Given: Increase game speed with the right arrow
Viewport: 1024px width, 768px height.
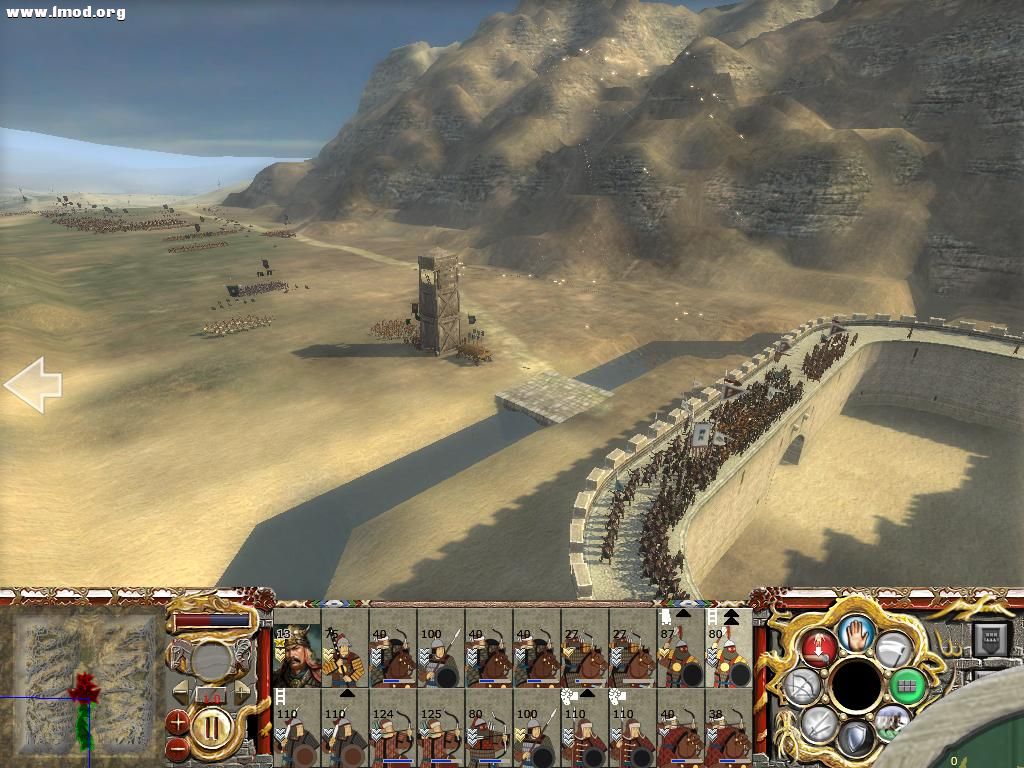Looking at the screenshot, I should tap(242, 691).
